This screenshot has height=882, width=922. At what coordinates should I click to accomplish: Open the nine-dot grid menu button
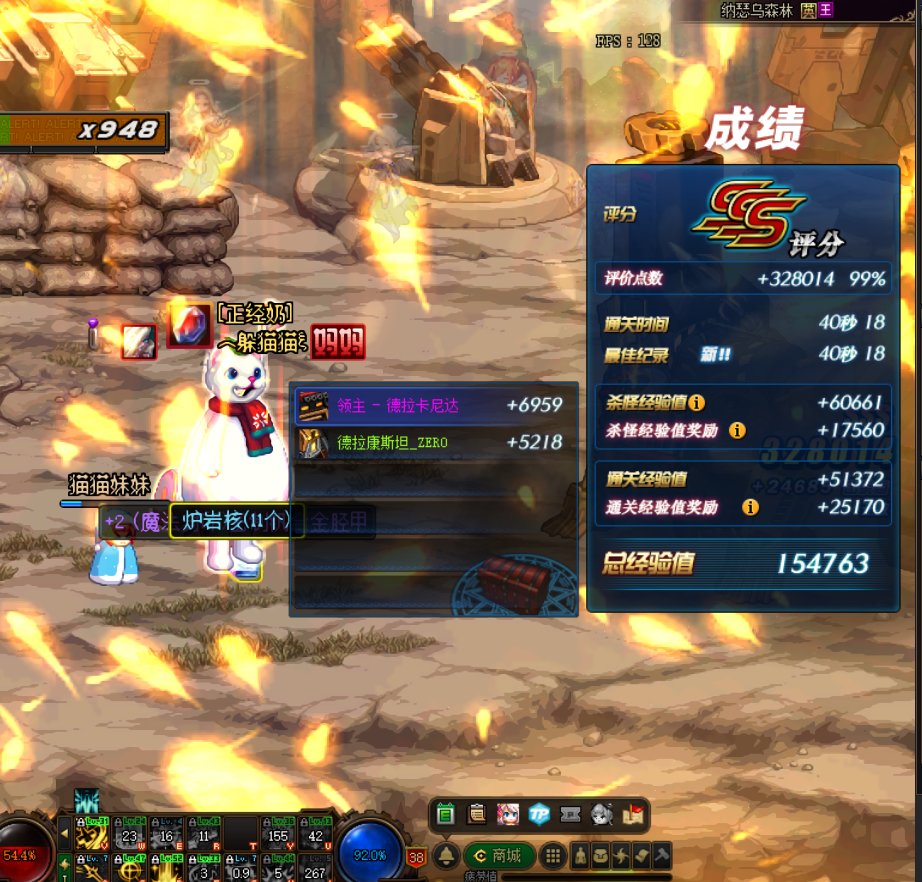click(551, 856)
